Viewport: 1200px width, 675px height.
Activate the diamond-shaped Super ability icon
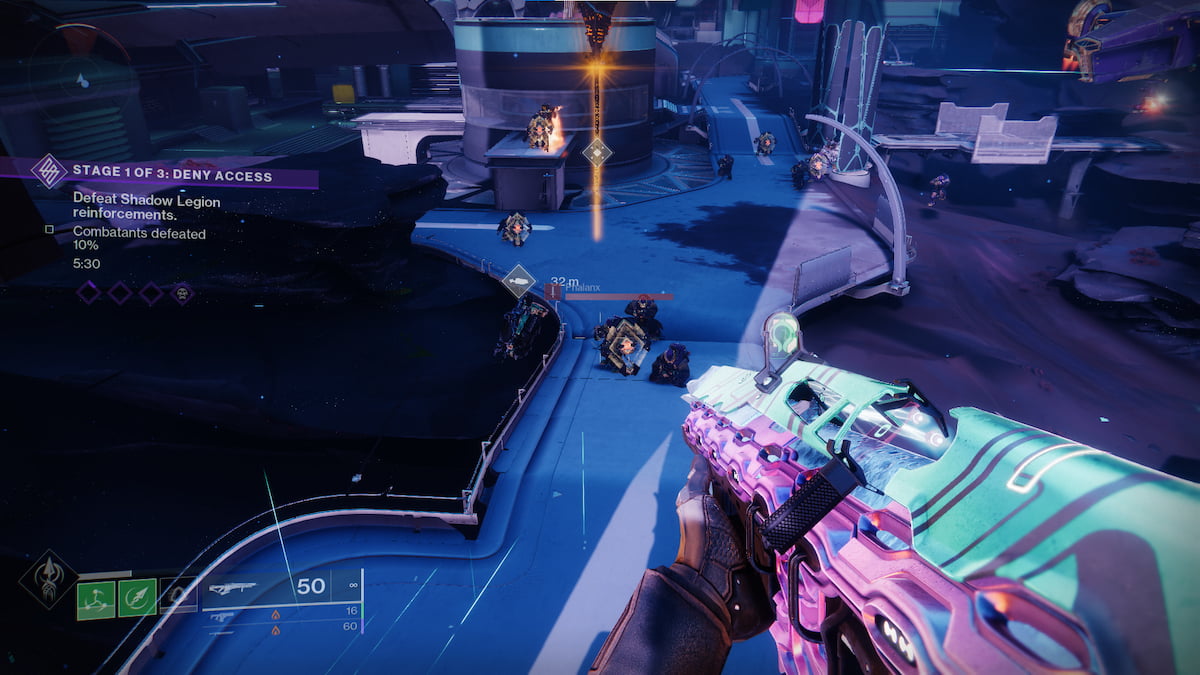(49, 580)
